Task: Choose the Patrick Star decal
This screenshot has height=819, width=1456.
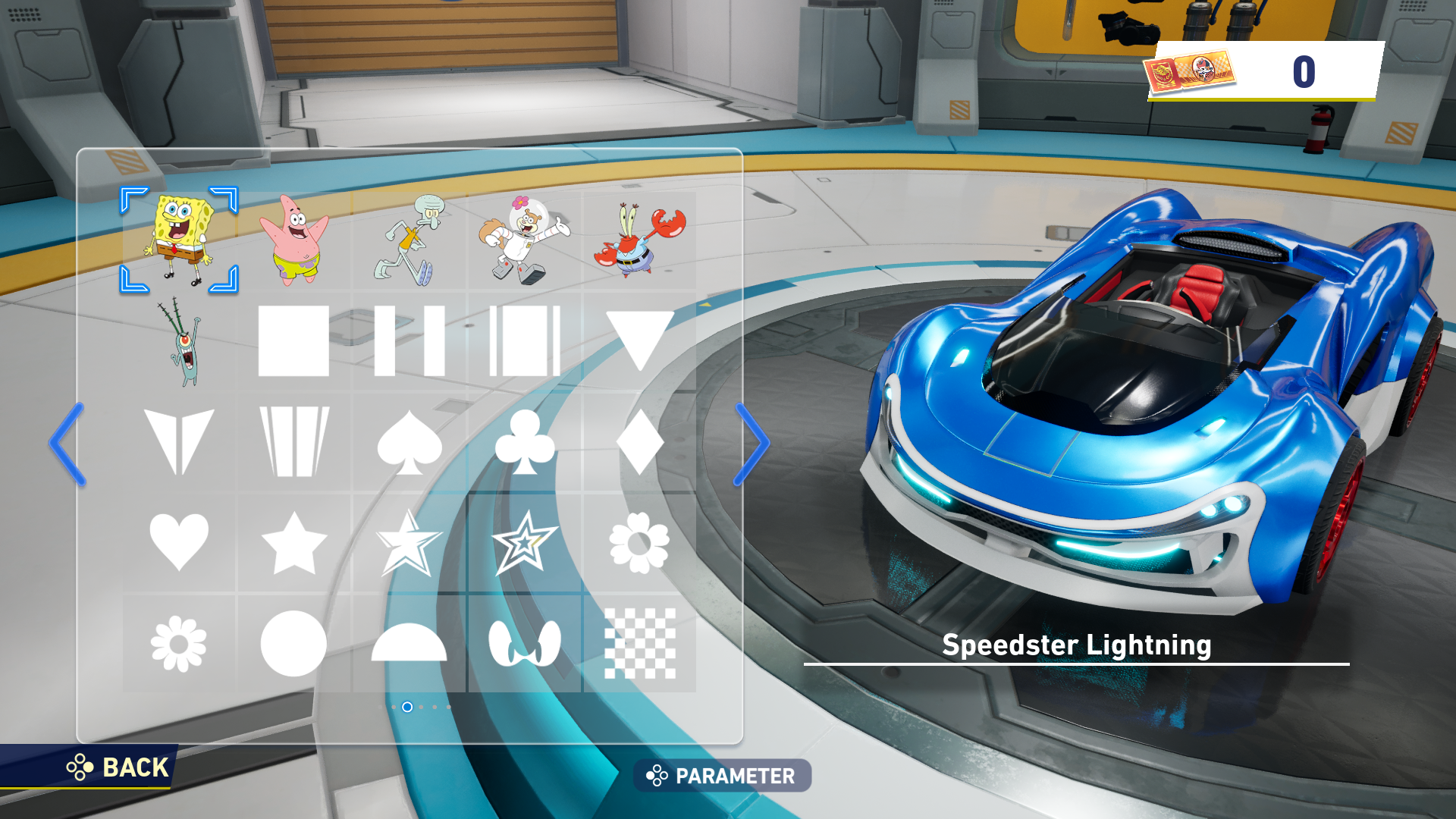Action: (294, 240)
